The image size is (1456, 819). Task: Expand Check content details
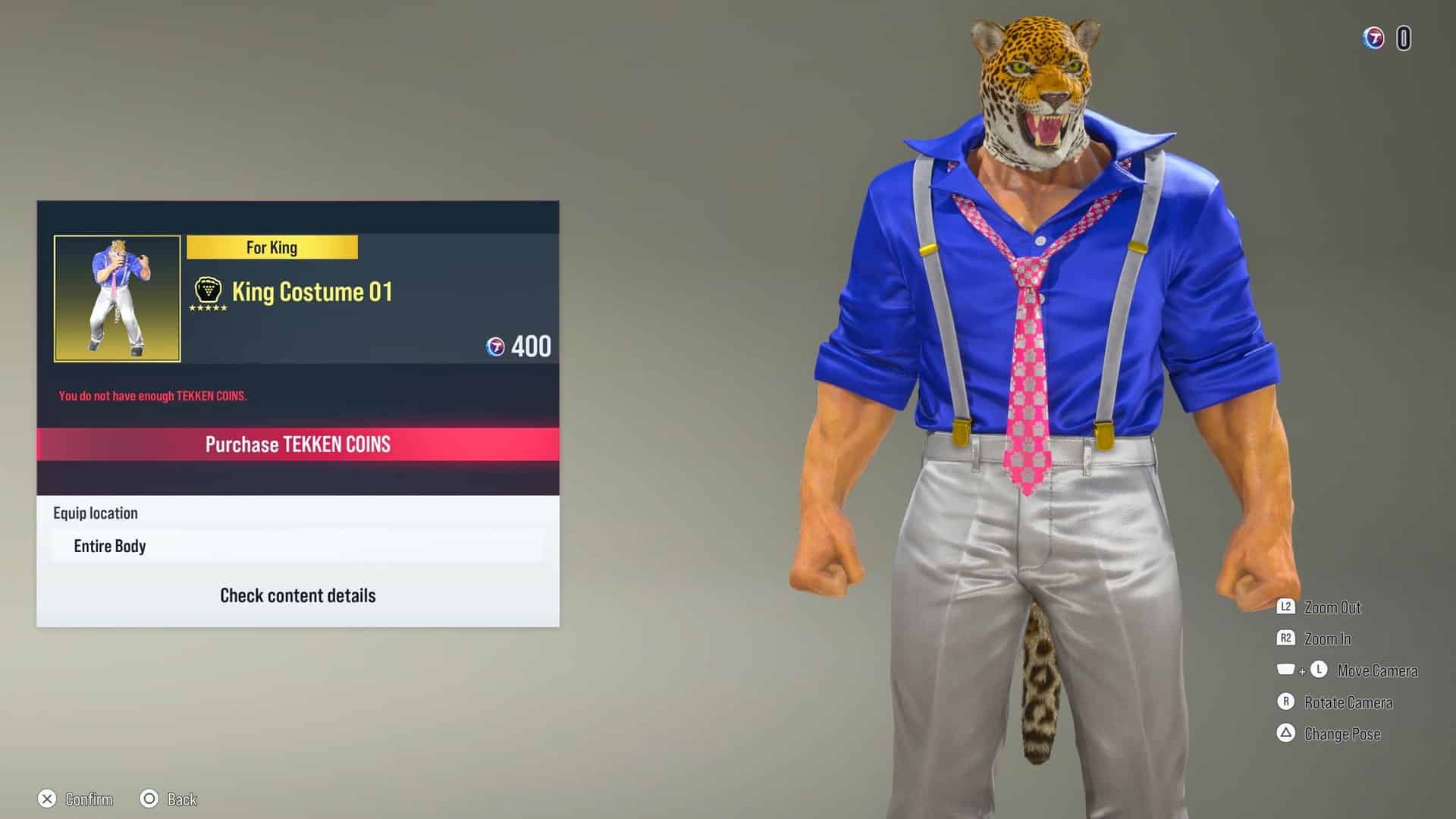[298, 595]
